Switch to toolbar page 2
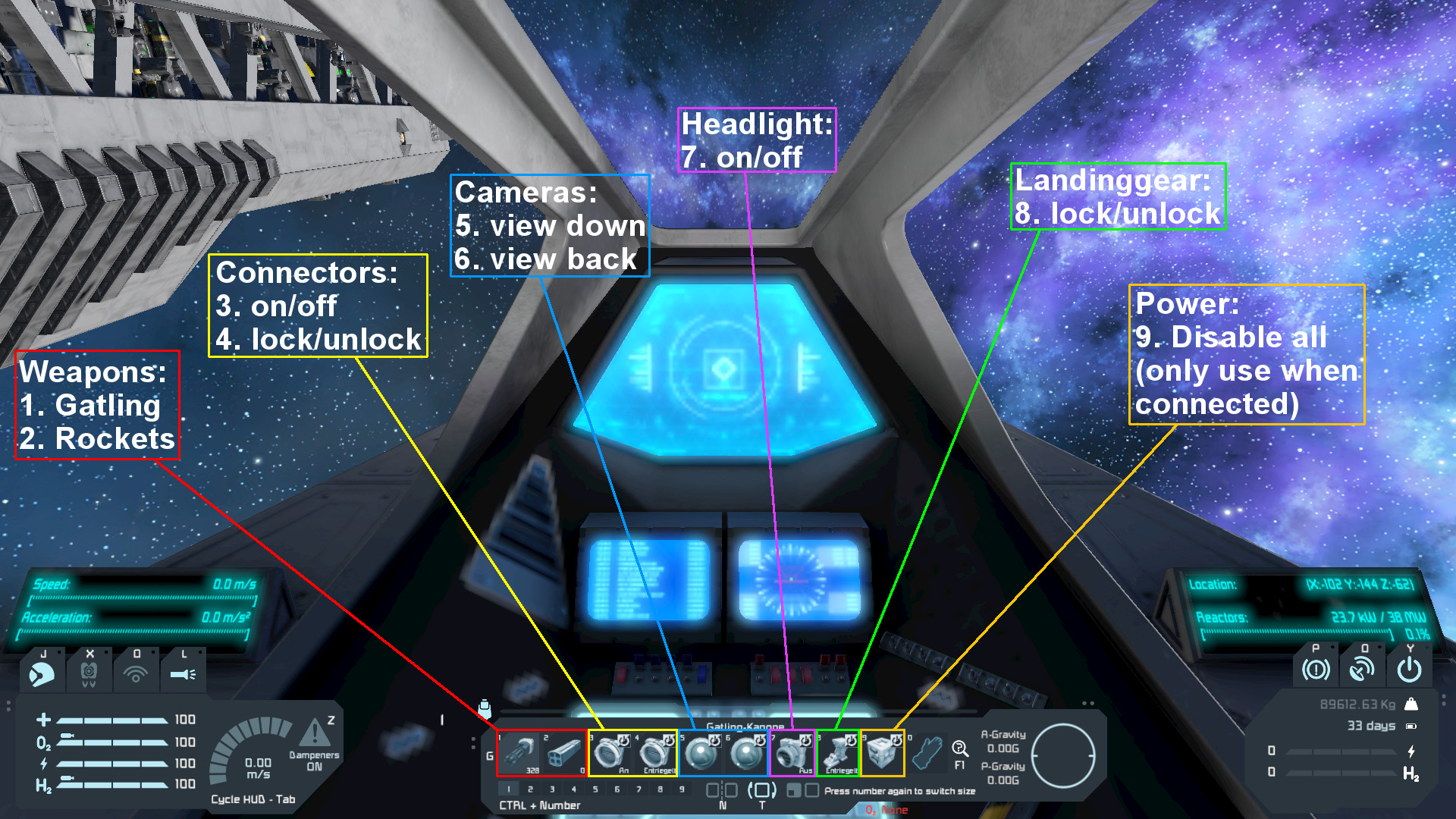 (530, 789)
